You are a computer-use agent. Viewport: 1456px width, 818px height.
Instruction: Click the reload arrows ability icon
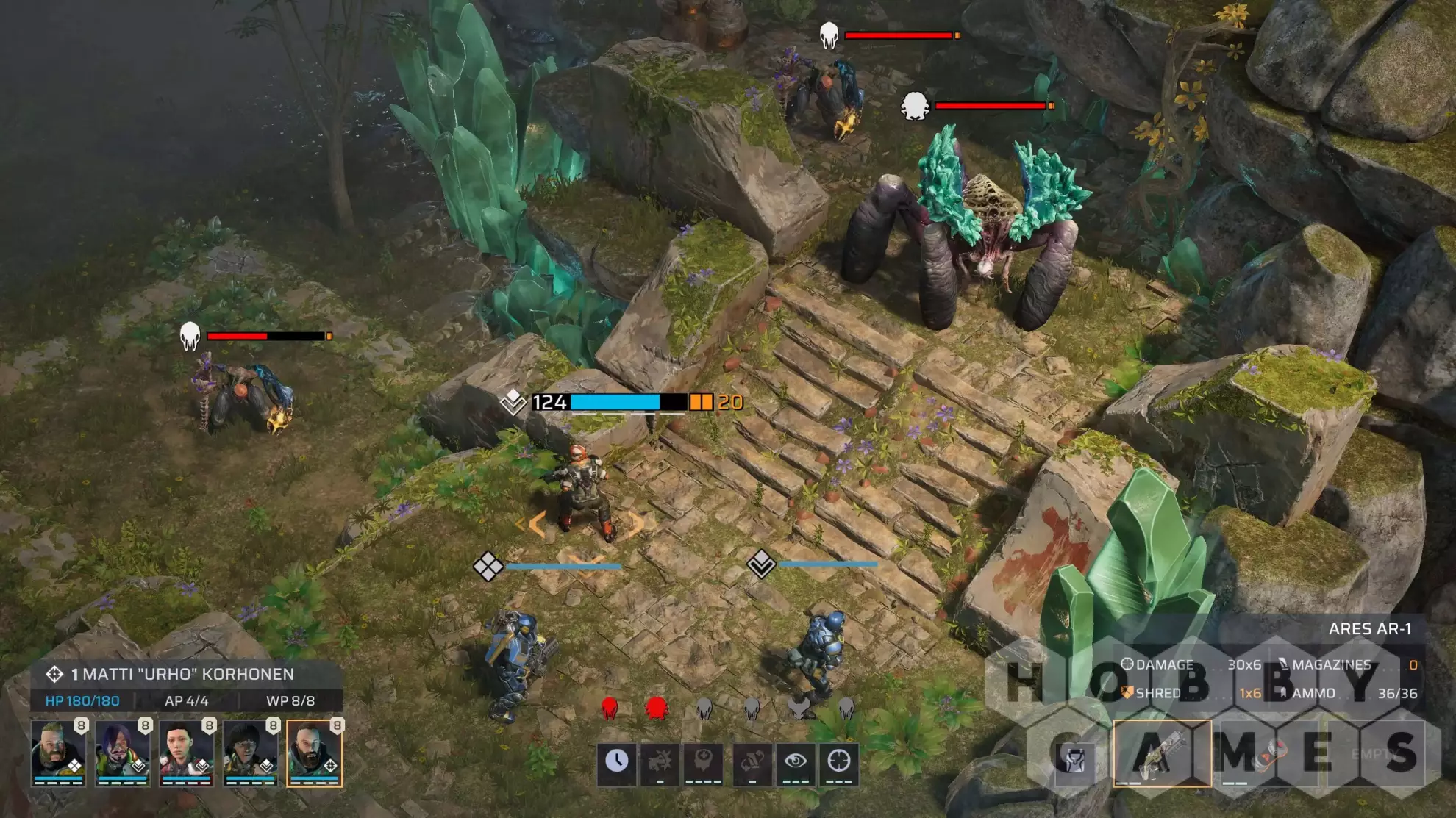point(752,762)
